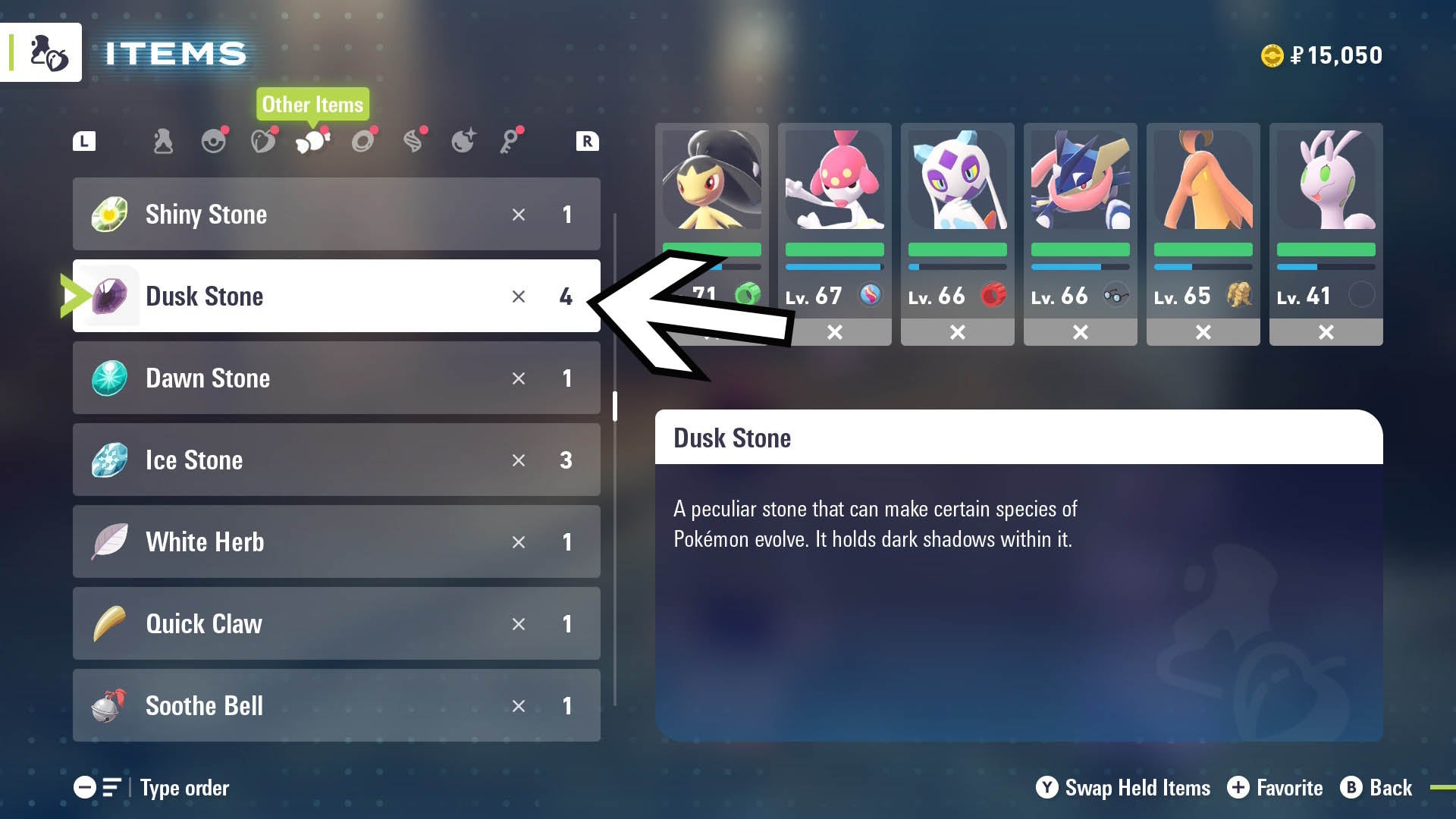Switch to the medicine spray bottle tab
This screenshot has height=819, width=1456.
[x=163, y=141]
